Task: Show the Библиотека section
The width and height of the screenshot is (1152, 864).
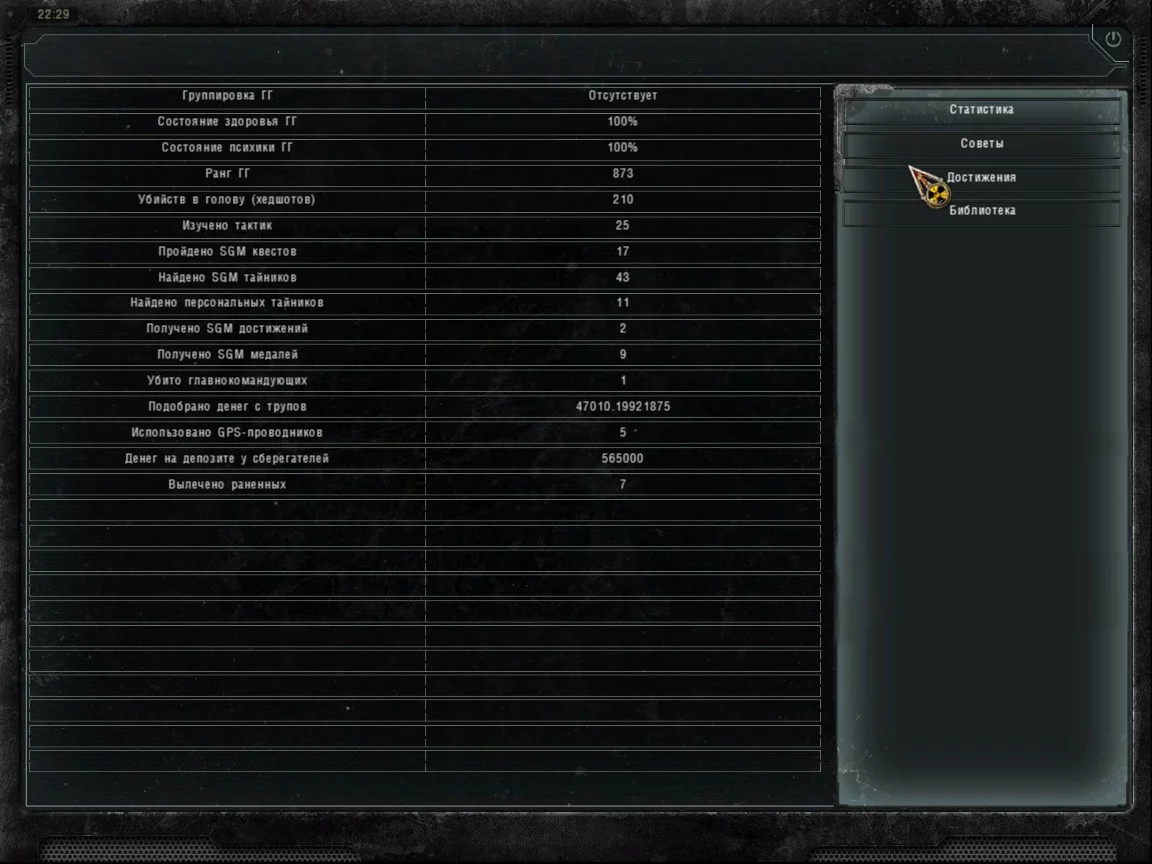Action: click(x=981, y=211)
